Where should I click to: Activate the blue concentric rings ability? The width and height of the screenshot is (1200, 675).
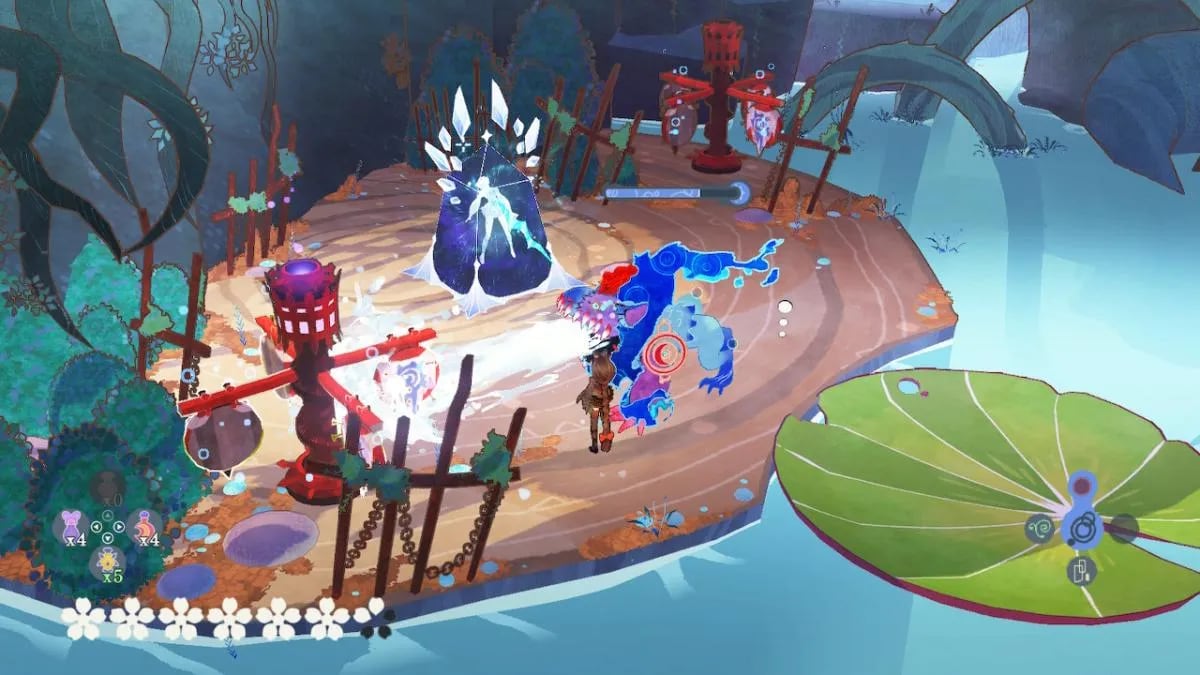(1082, 526)
